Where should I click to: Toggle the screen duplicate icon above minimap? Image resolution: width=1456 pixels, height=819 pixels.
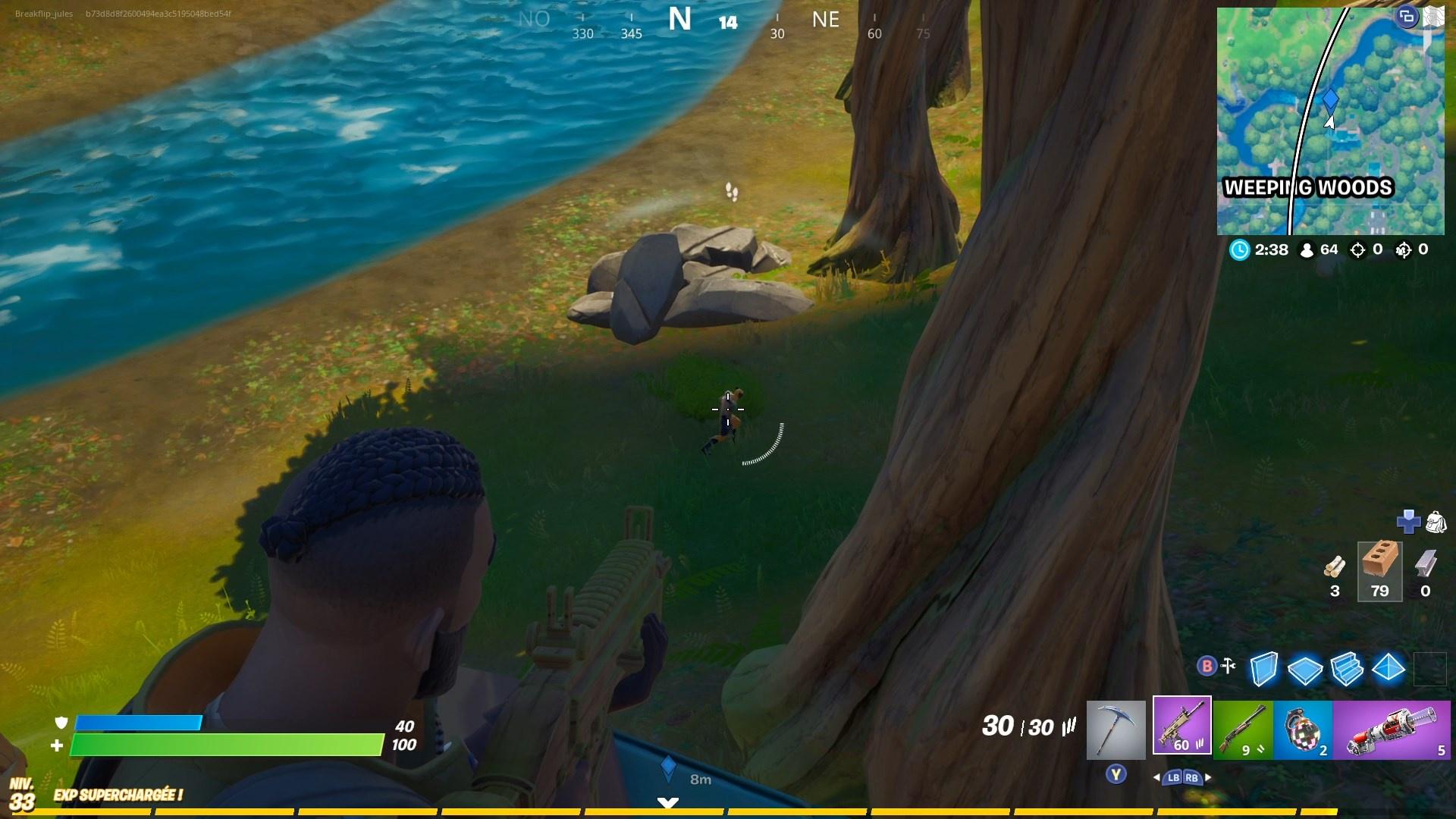(1408, 15)
